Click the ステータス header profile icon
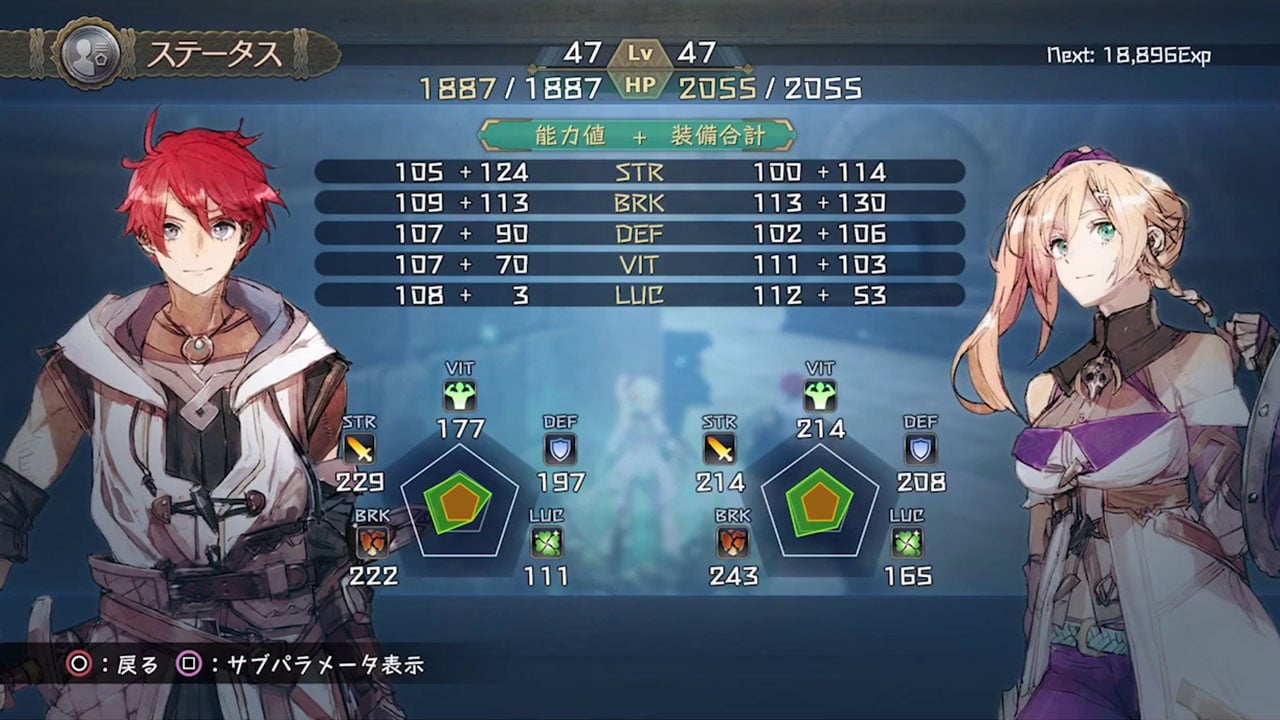This screenshot has width=1280, height=720. coord(87,55)
